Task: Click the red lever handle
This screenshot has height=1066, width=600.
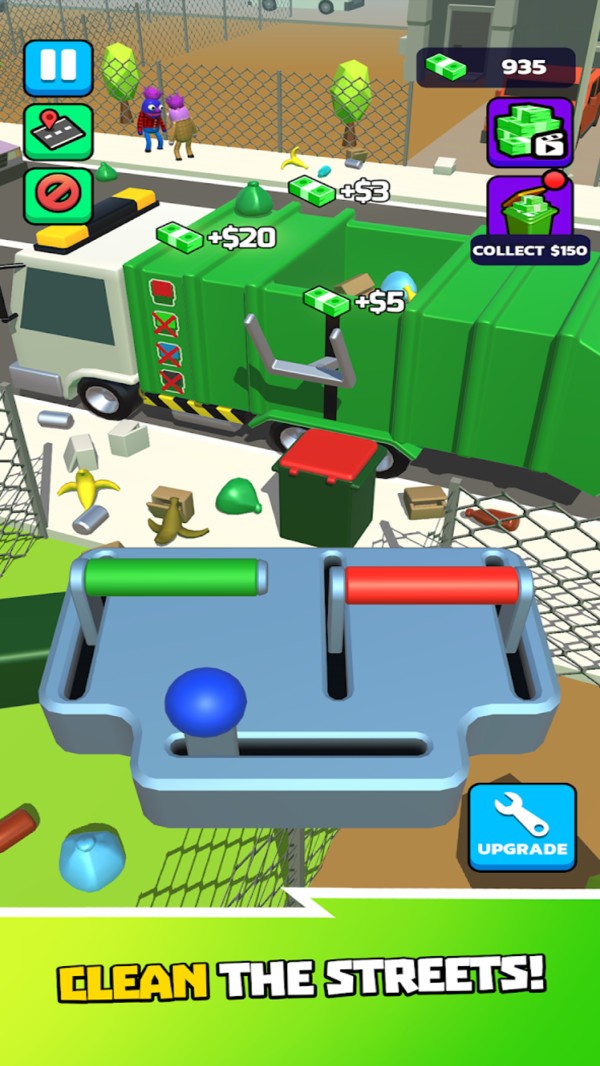Action: coord(432,585)
